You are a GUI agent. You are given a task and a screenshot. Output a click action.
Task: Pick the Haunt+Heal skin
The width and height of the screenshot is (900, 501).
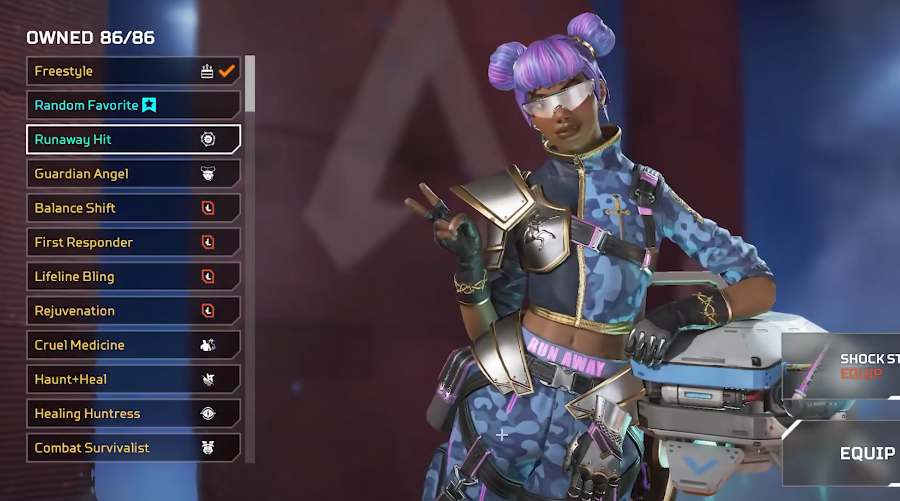133,379
